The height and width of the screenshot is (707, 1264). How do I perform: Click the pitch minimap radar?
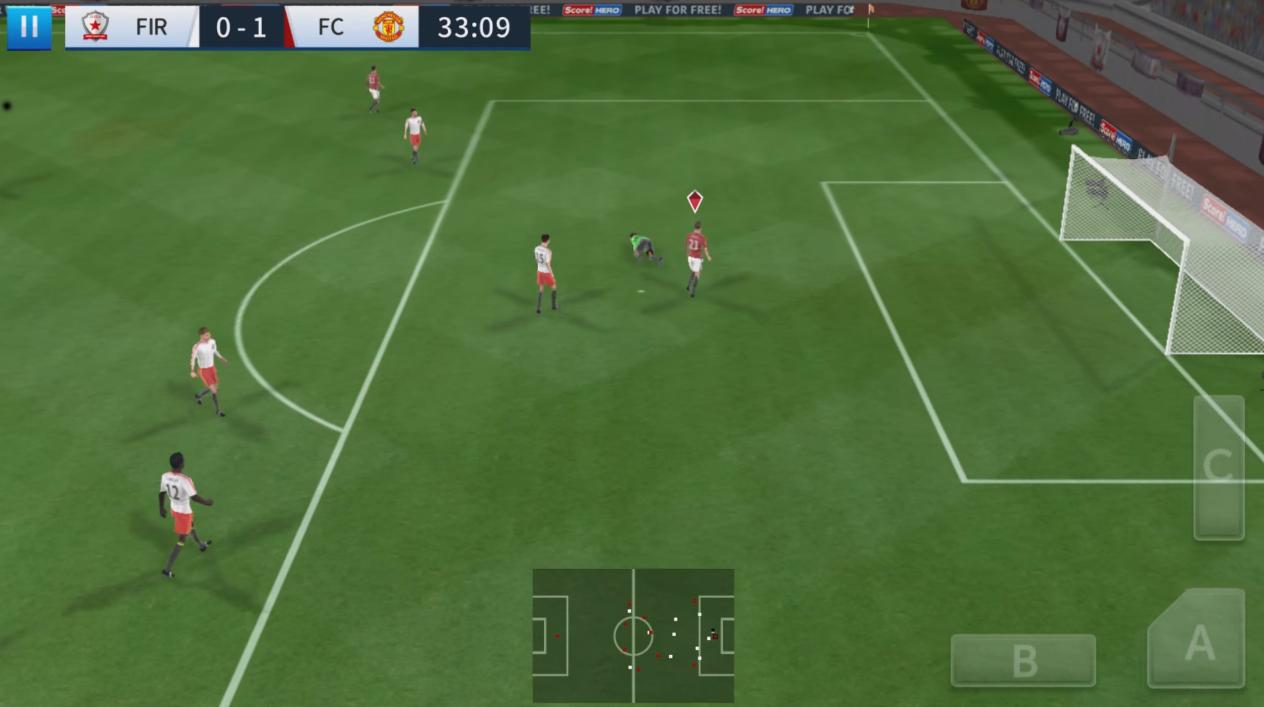633,636
